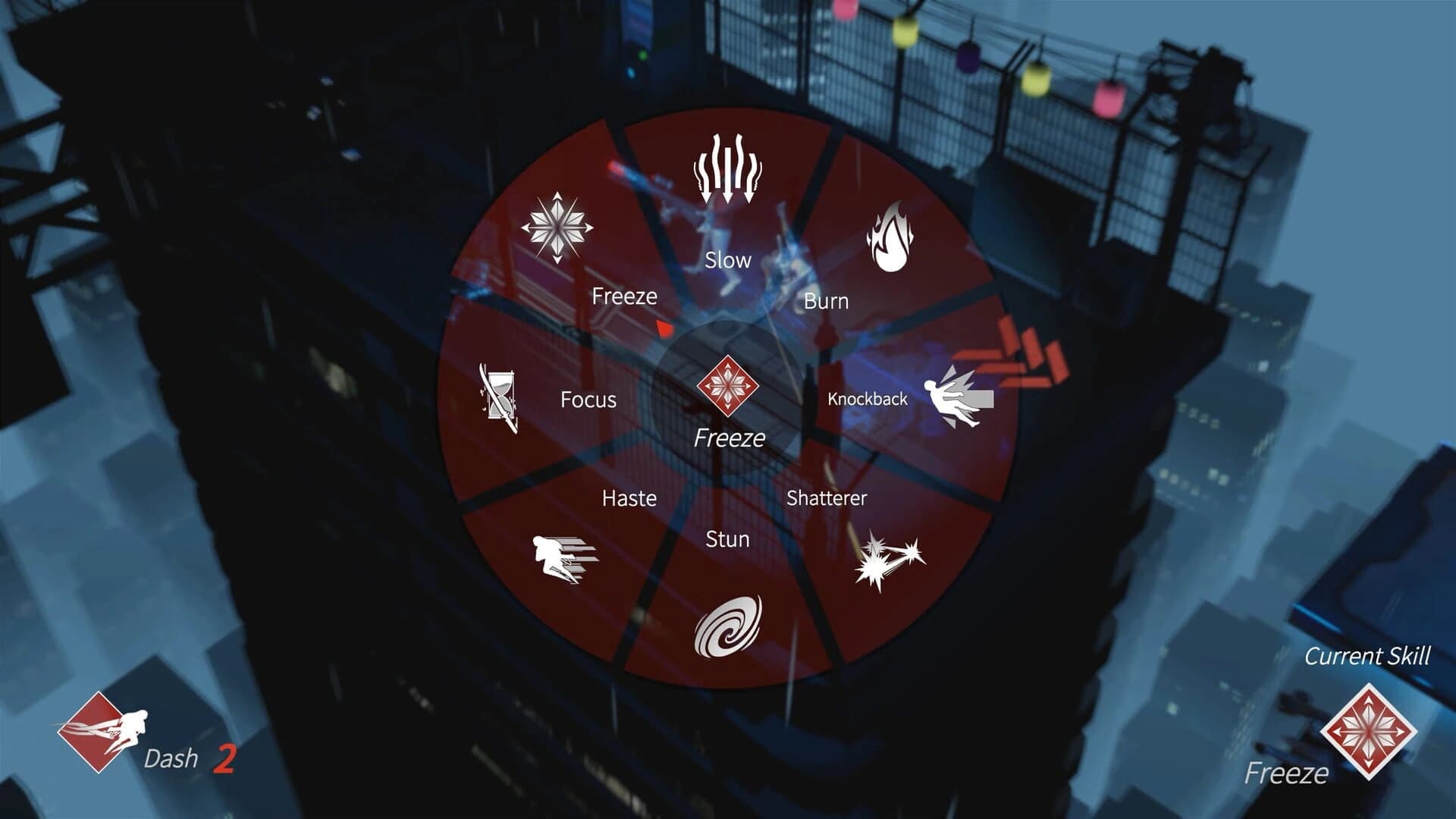Select the Freeze snowflake icon on the wheel
Screen dimensions: 1456x819
(x=556, y=226)
